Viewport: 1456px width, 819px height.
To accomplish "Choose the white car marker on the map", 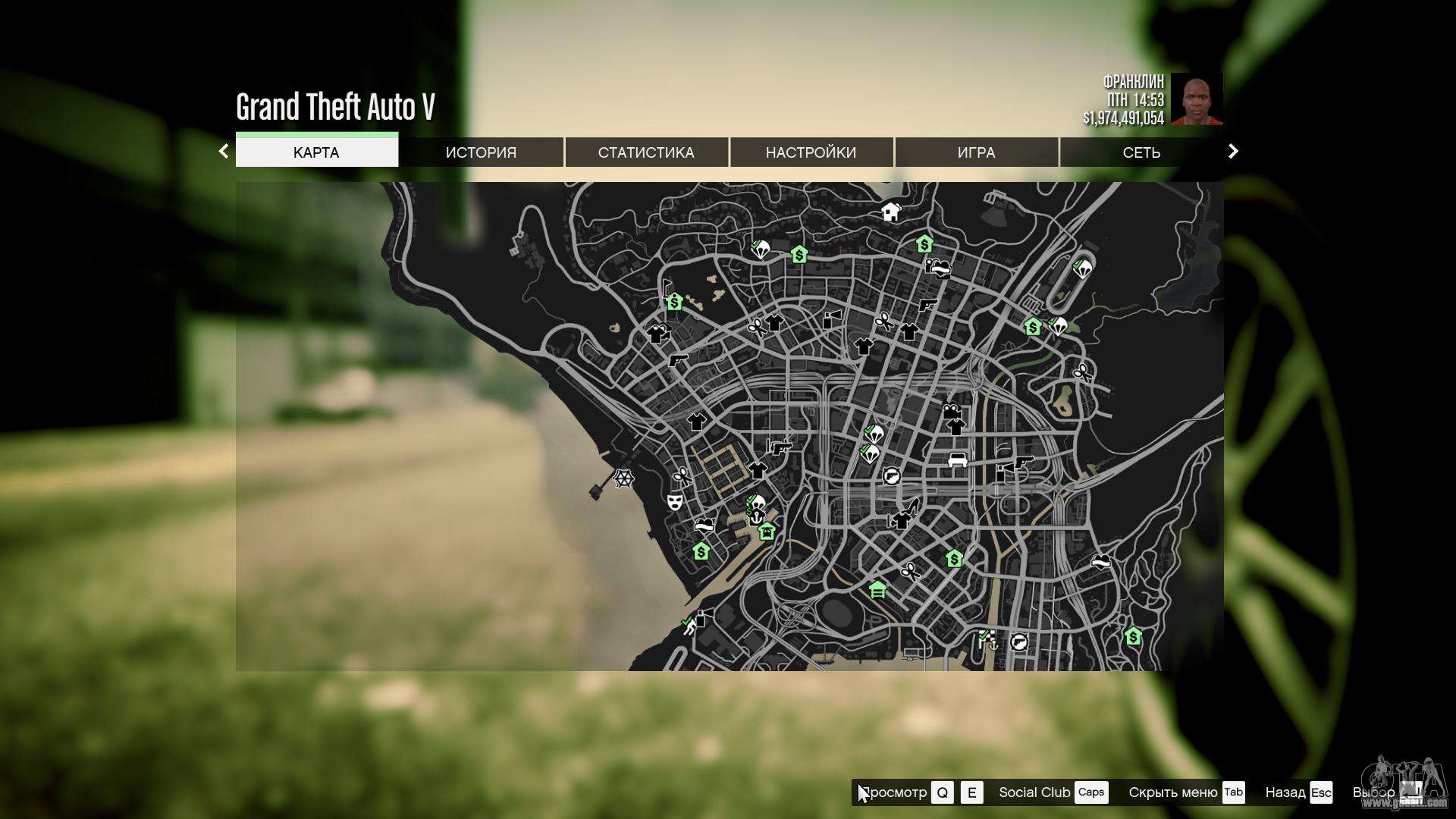I will [958, 460].
